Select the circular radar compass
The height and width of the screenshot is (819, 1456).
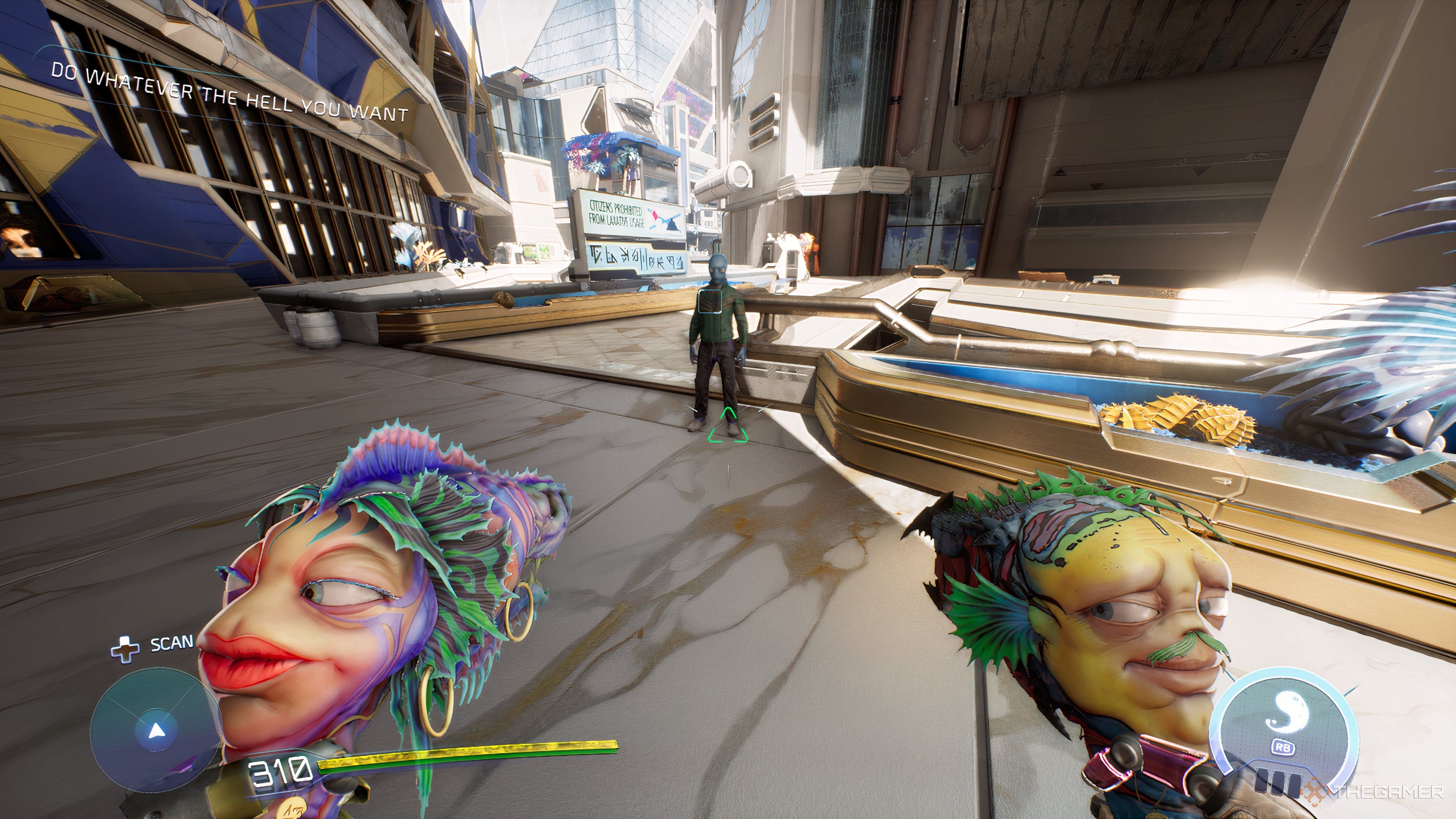click(x=156, y=730)
